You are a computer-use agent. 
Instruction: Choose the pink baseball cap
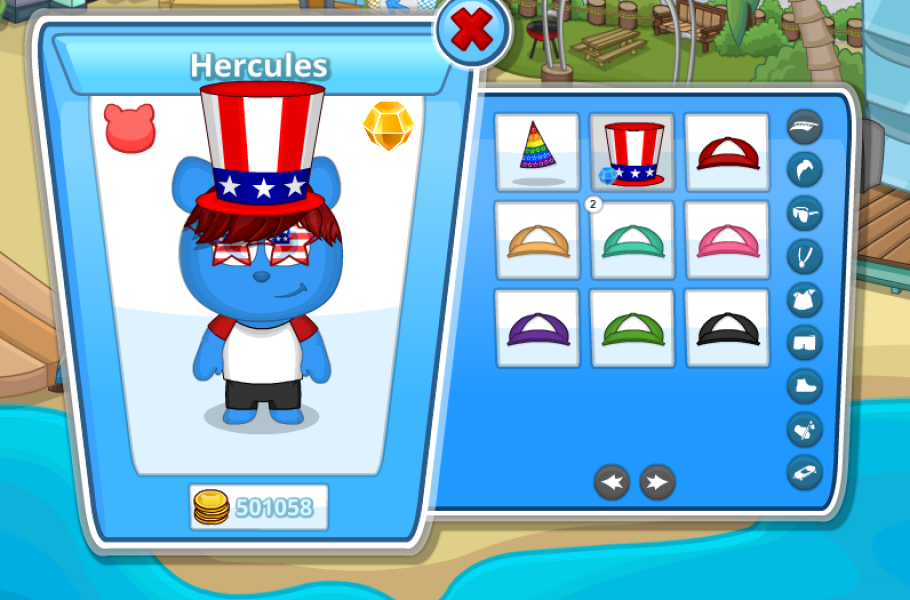coord(727,240)
